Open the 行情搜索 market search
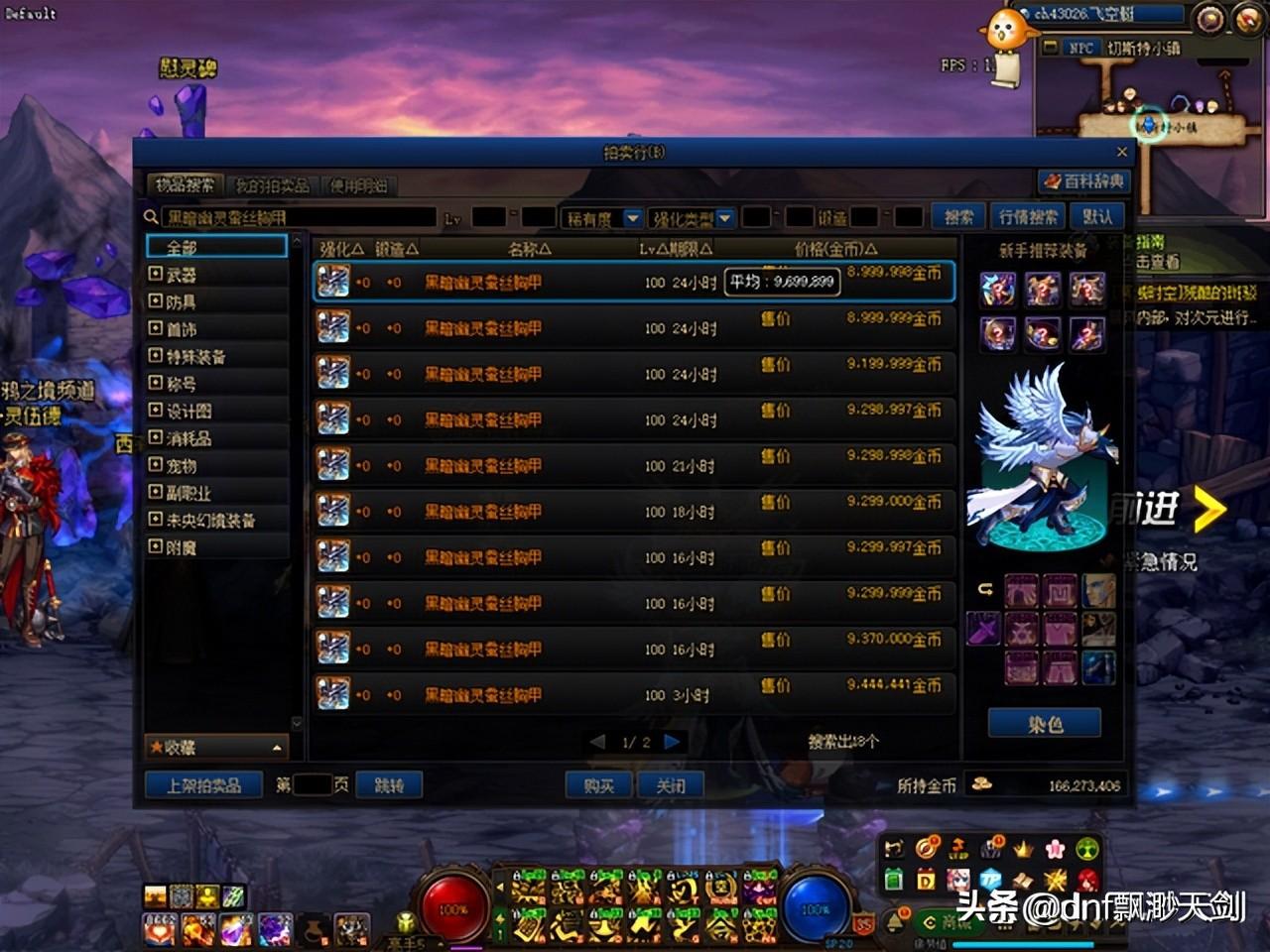The height and width of the screenshot is (952, 1270). tap(1028, 217)
